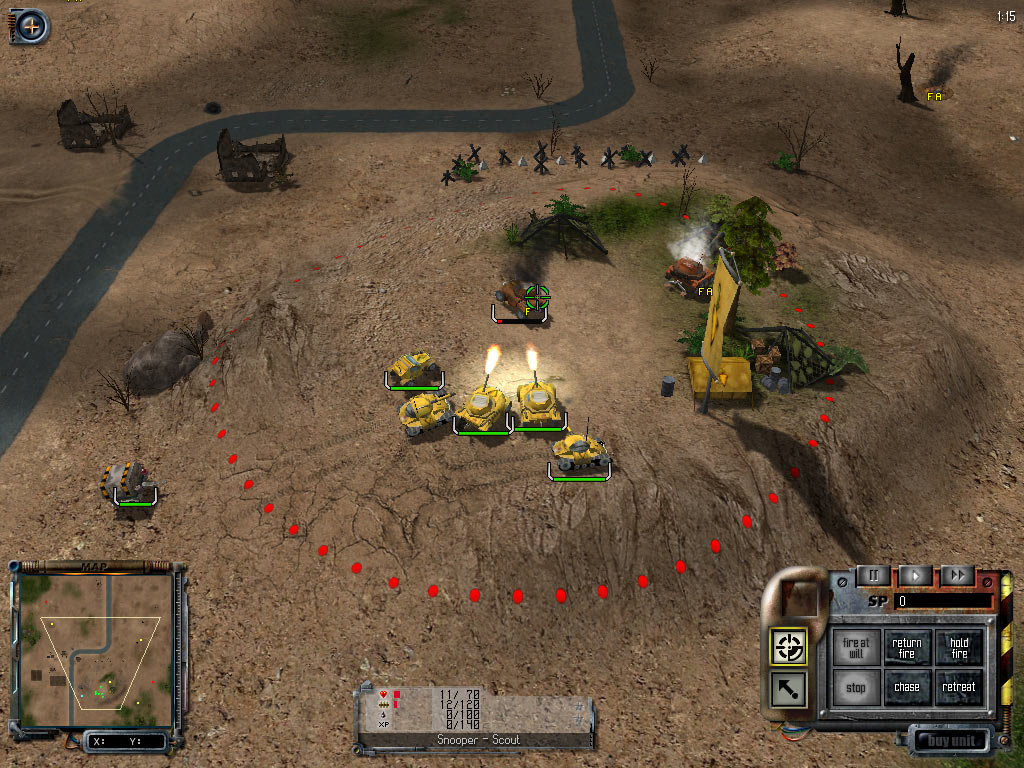Select the arrow movement mode icon
The width and height of the screenshot is (1024, 768).
coord(790,689)
